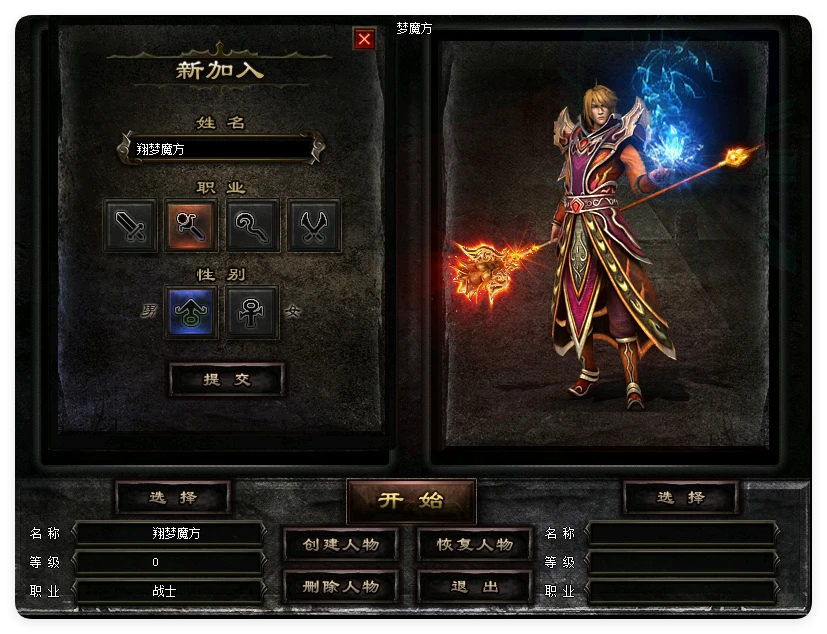The height and width of the screenshot is (634, 827).
Task: Select the highlighted mage staff class icon
Action: coord(192,225)
